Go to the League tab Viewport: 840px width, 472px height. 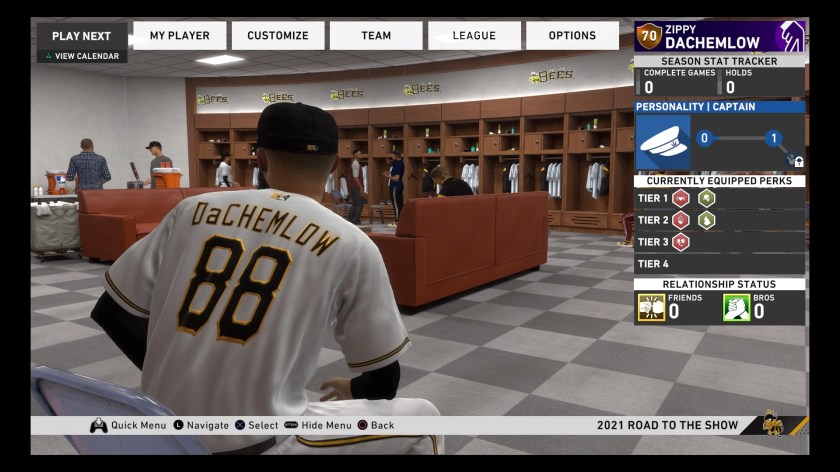pos(474,36)
